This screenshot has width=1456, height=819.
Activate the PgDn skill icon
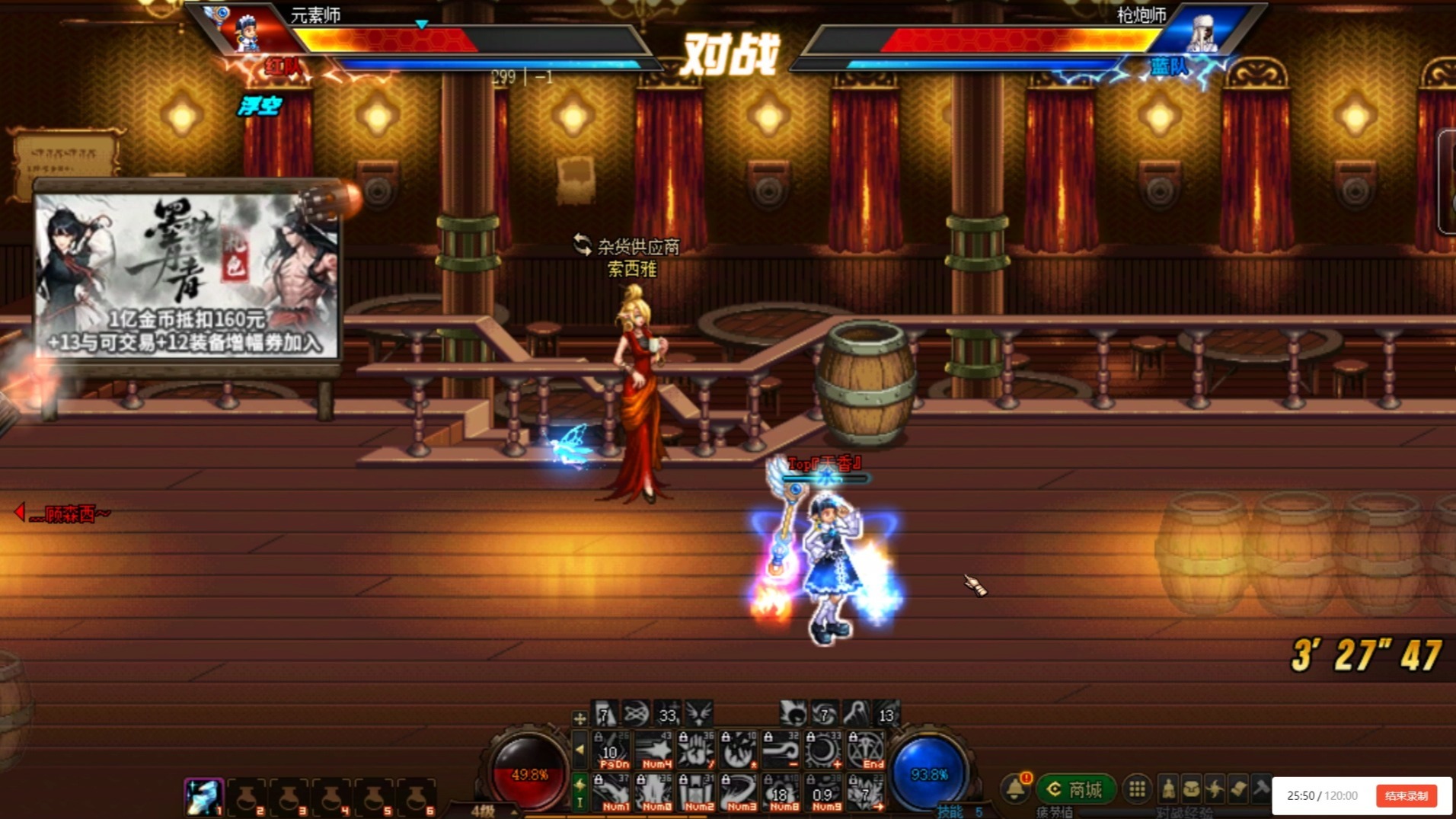coord(612,750)
